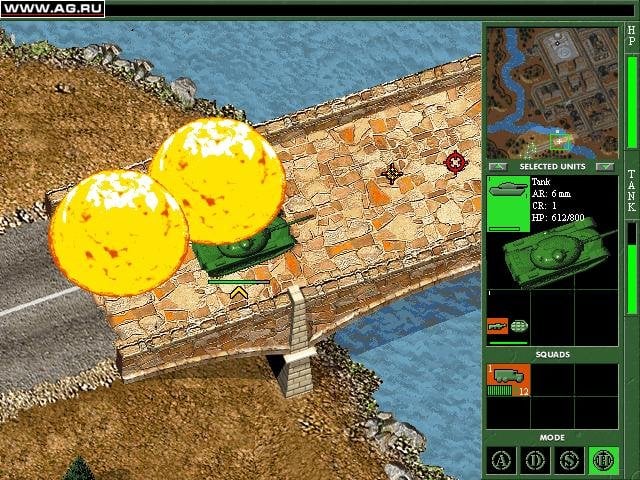Activate the highlighted mode H button
640x480 pixels.
pyautogui.click(x=603, y=459)
